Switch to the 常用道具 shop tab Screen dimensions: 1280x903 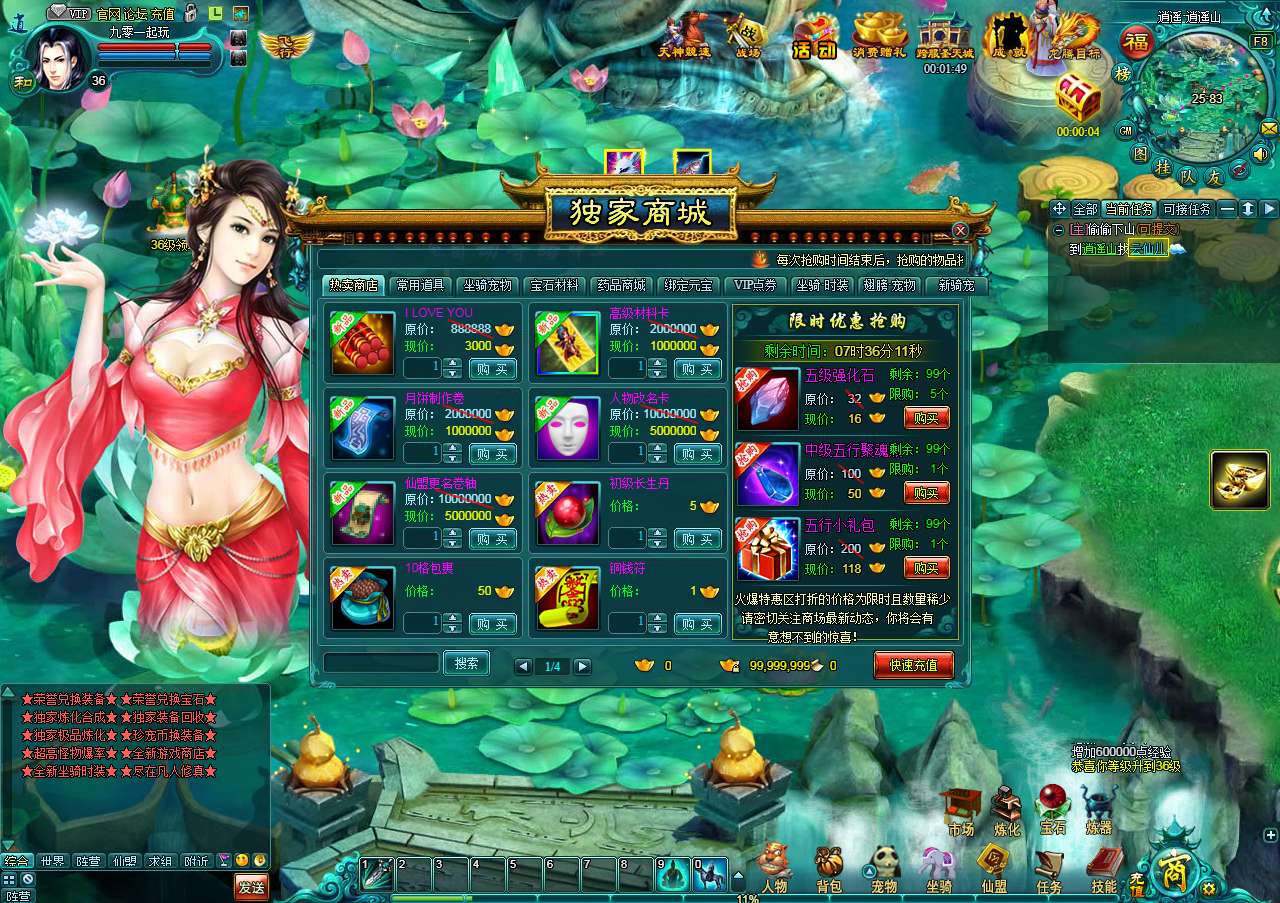(420, 285)
